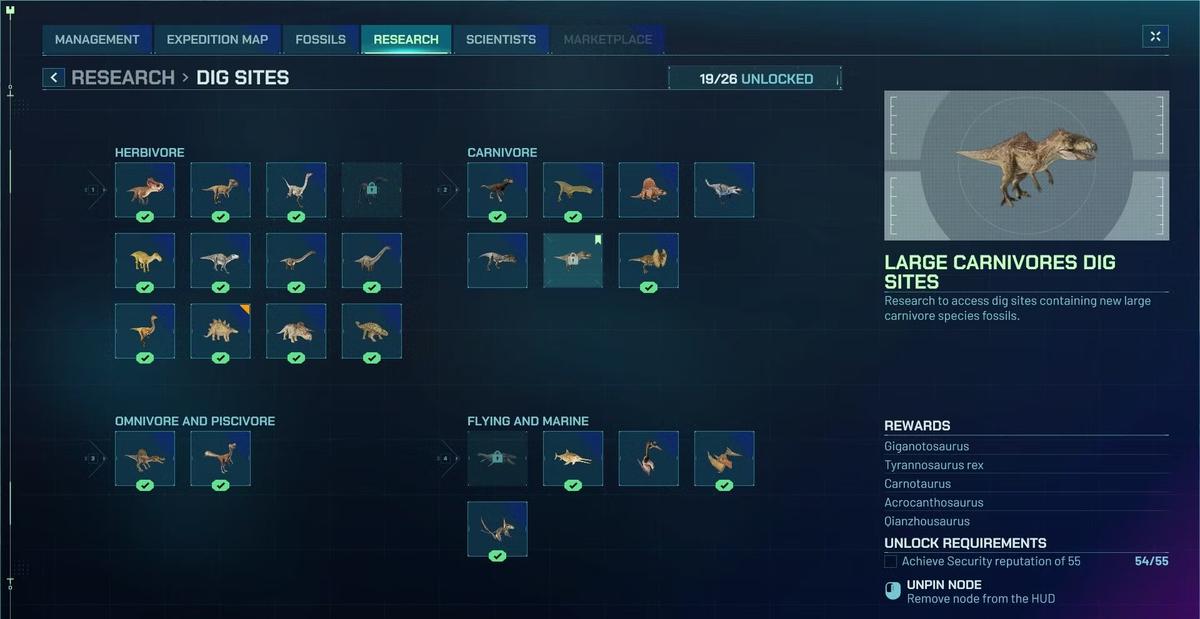This screenshot has width=1200, height=619.
Task: Go to the Fossils tab
Action: point(320,40)
